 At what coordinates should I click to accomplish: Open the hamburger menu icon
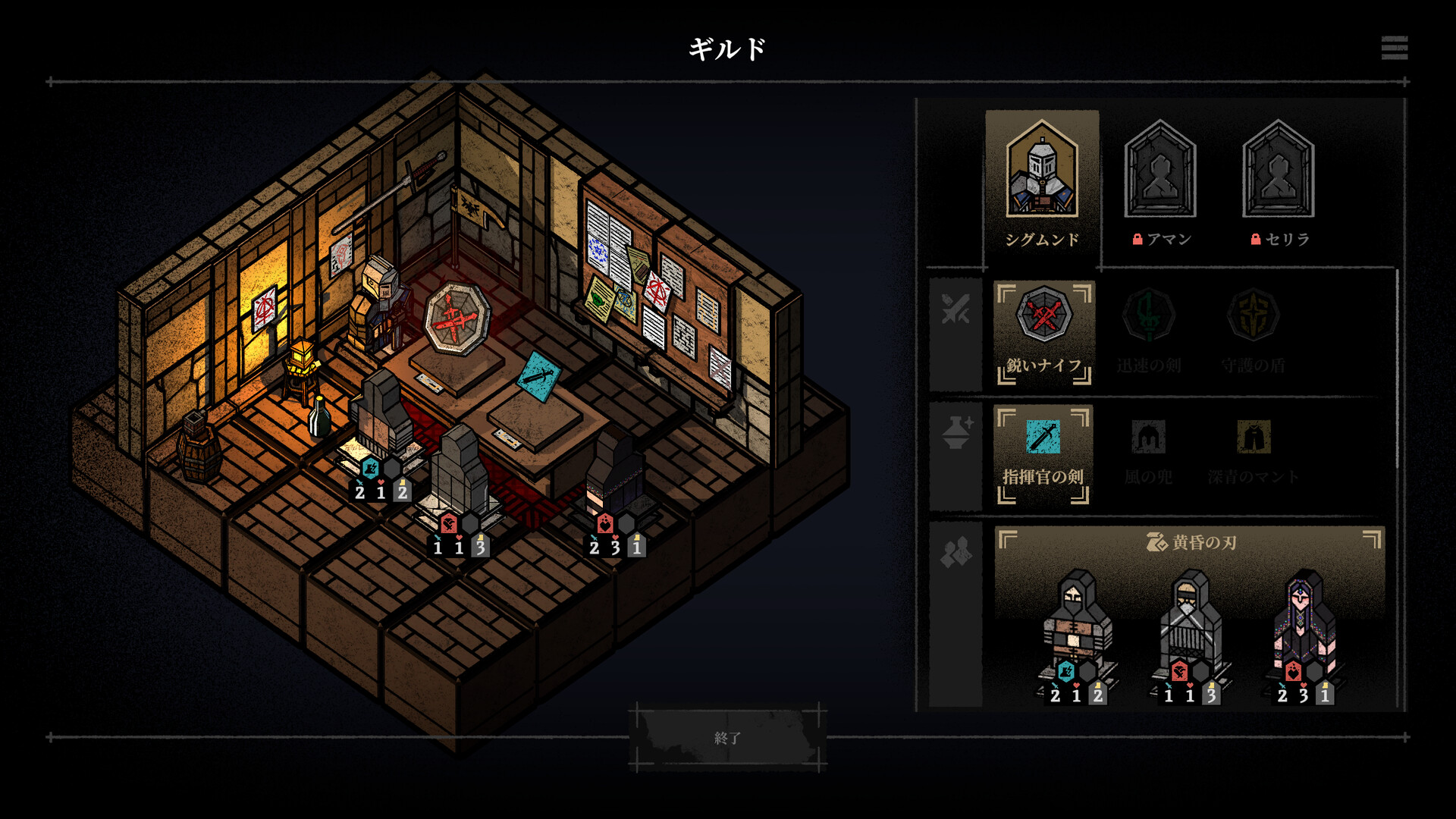[1394, 48]
